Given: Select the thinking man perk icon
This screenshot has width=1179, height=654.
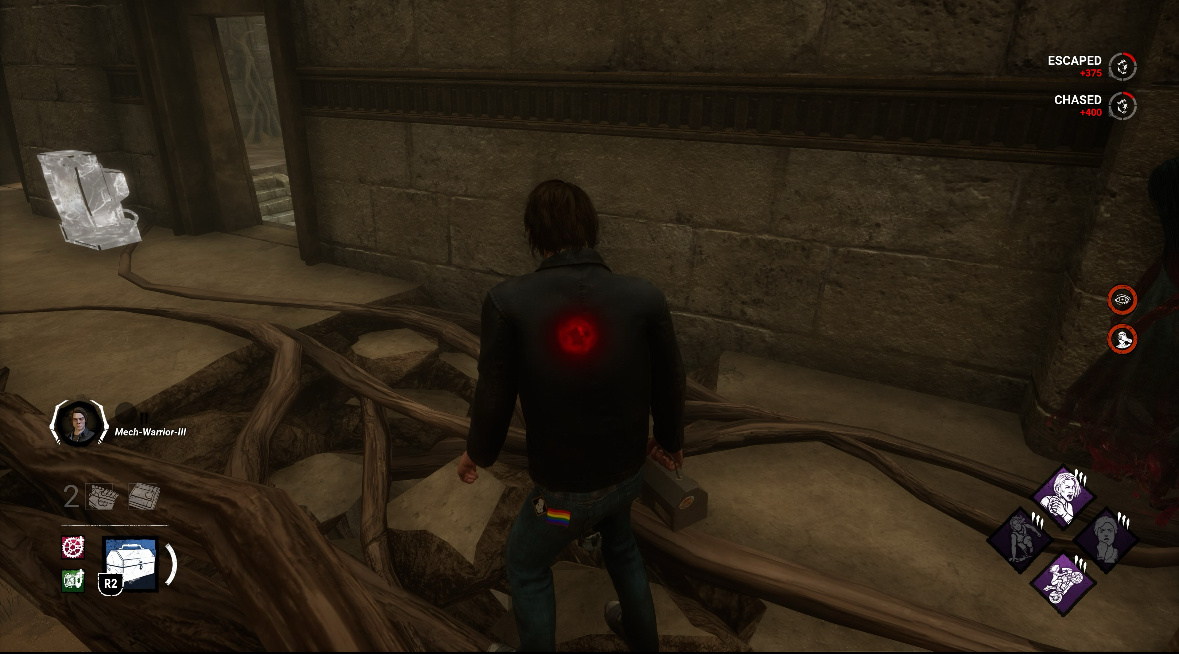Looking at the screenshot, I should [x=1106, y=539].
